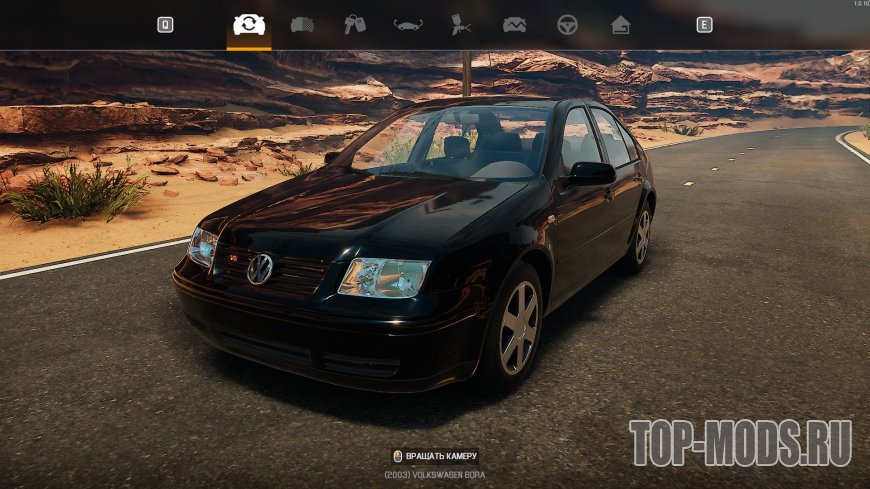Open the checkered car tab
Image resolution: width=870 pixels, height=489 pixels.
[x=302, y=25]
